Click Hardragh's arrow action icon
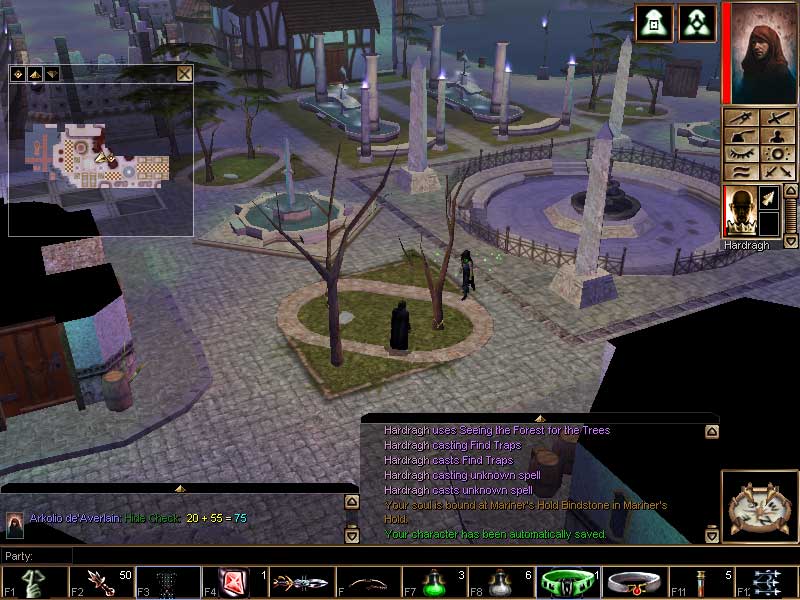Viewport: 800px width, 600px height. coord(768,199)
